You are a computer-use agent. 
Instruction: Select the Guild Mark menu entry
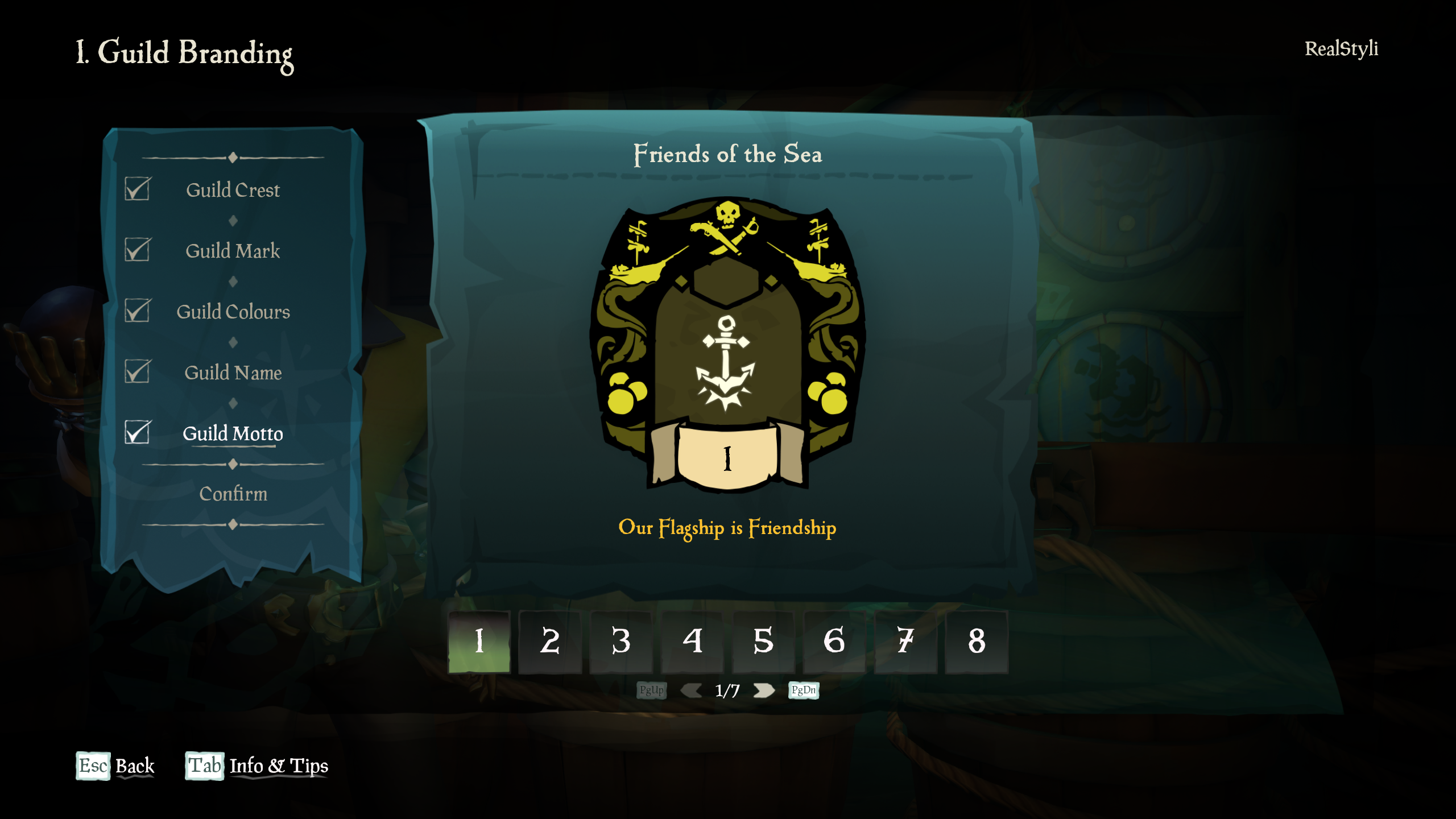[x=233, y=251]
